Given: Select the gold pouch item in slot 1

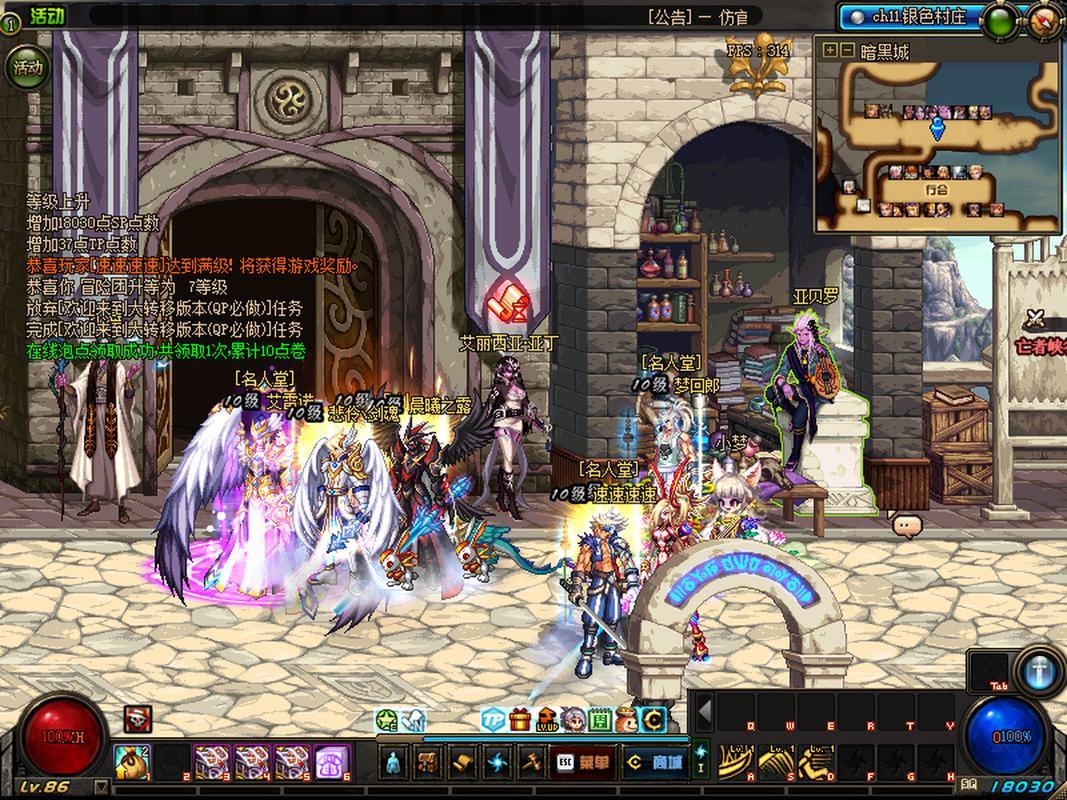Looking at the screenshot, I should [129, 762].
